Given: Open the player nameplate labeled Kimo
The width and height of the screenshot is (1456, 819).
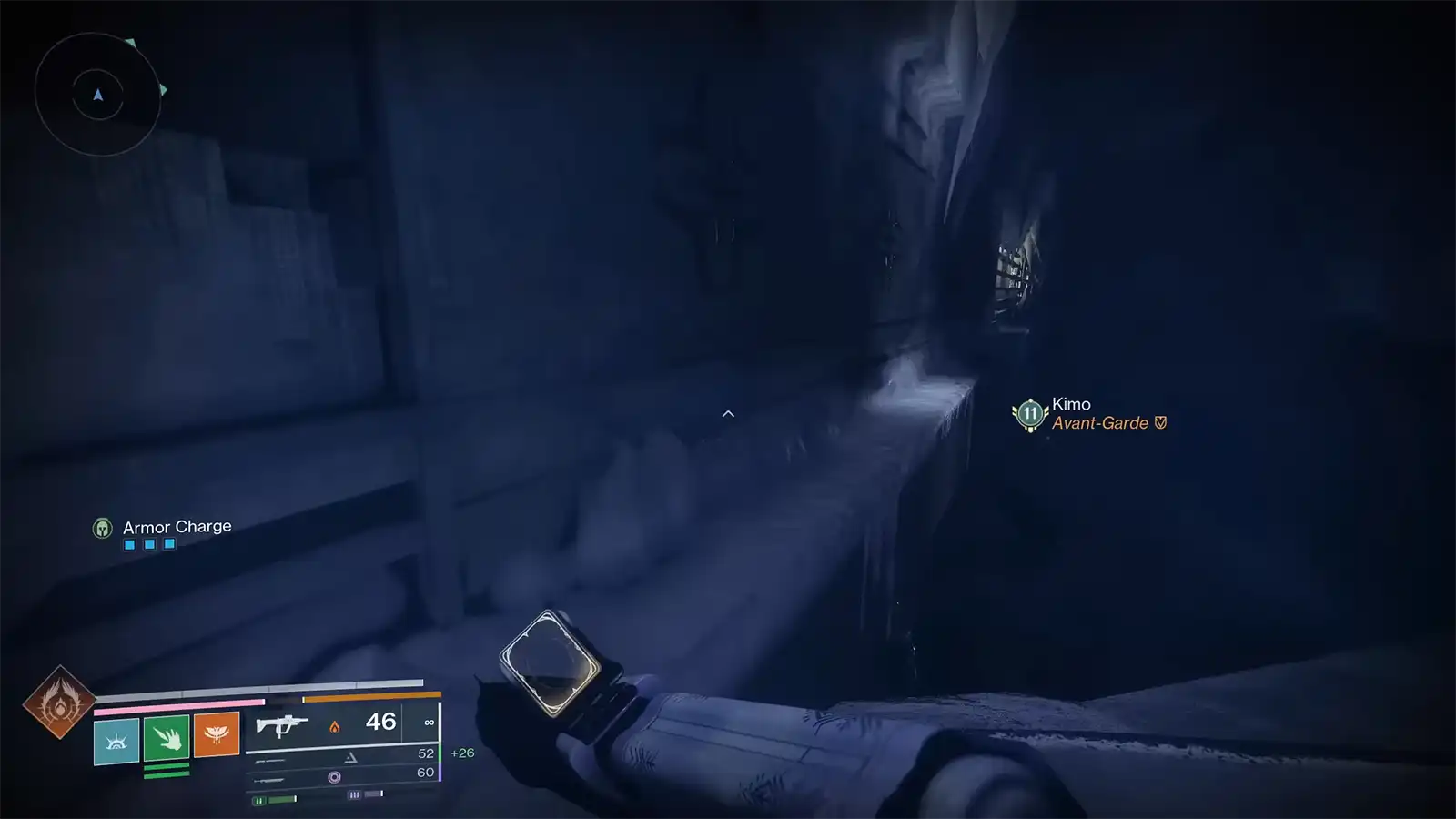Looking at the screenshot, I should 1069,404.
